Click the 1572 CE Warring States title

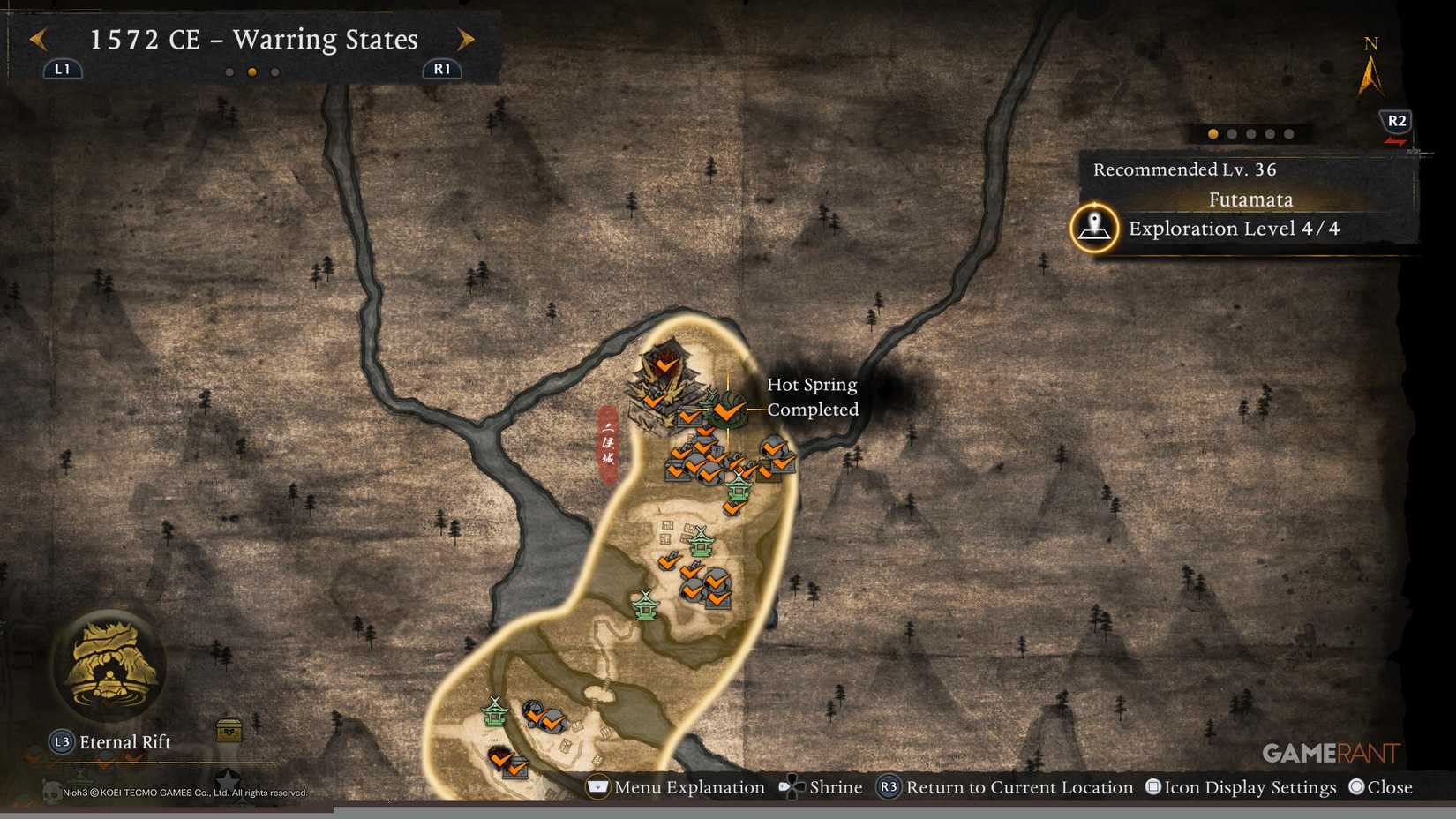(253, 39)
